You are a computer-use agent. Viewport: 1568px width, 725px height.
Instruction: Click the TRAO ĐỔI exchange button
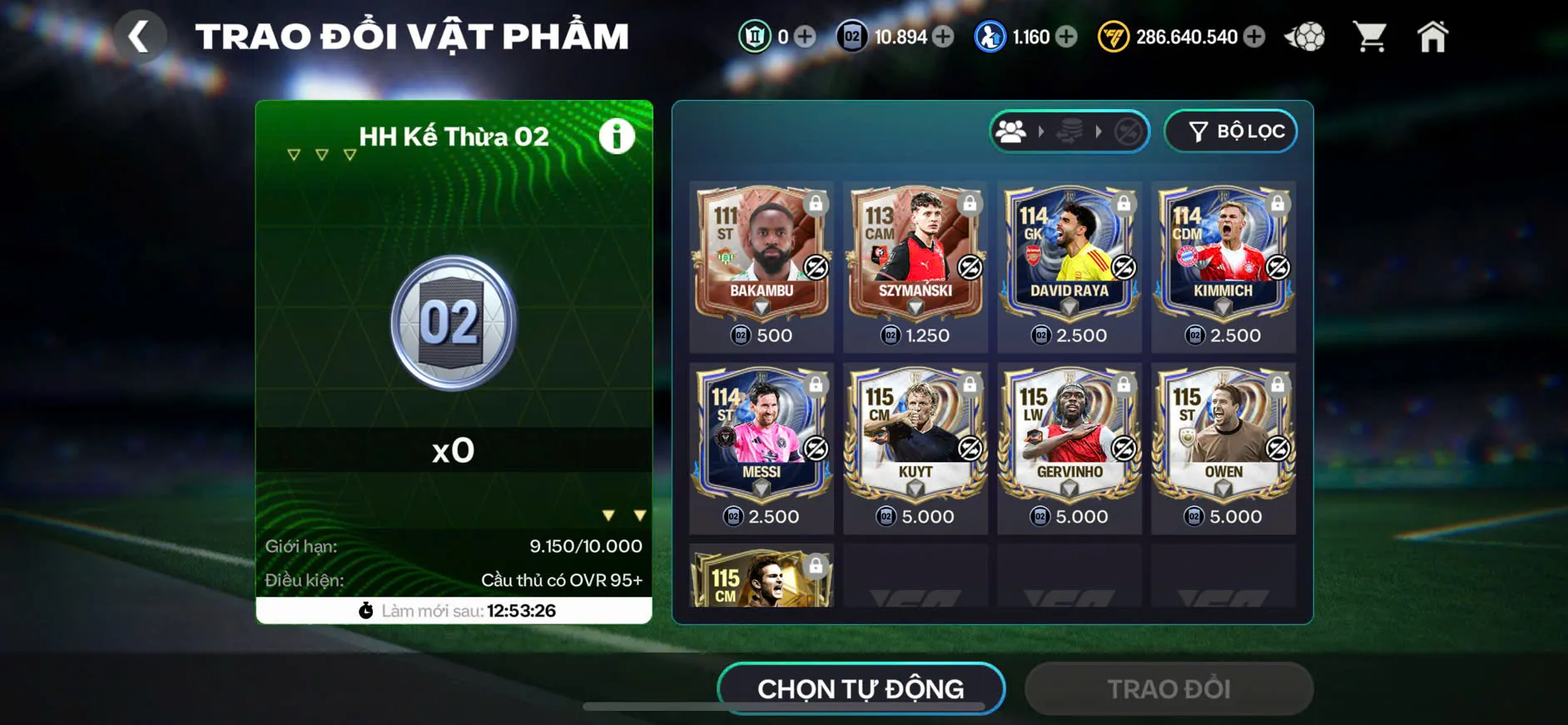[x=1169, y=688]
